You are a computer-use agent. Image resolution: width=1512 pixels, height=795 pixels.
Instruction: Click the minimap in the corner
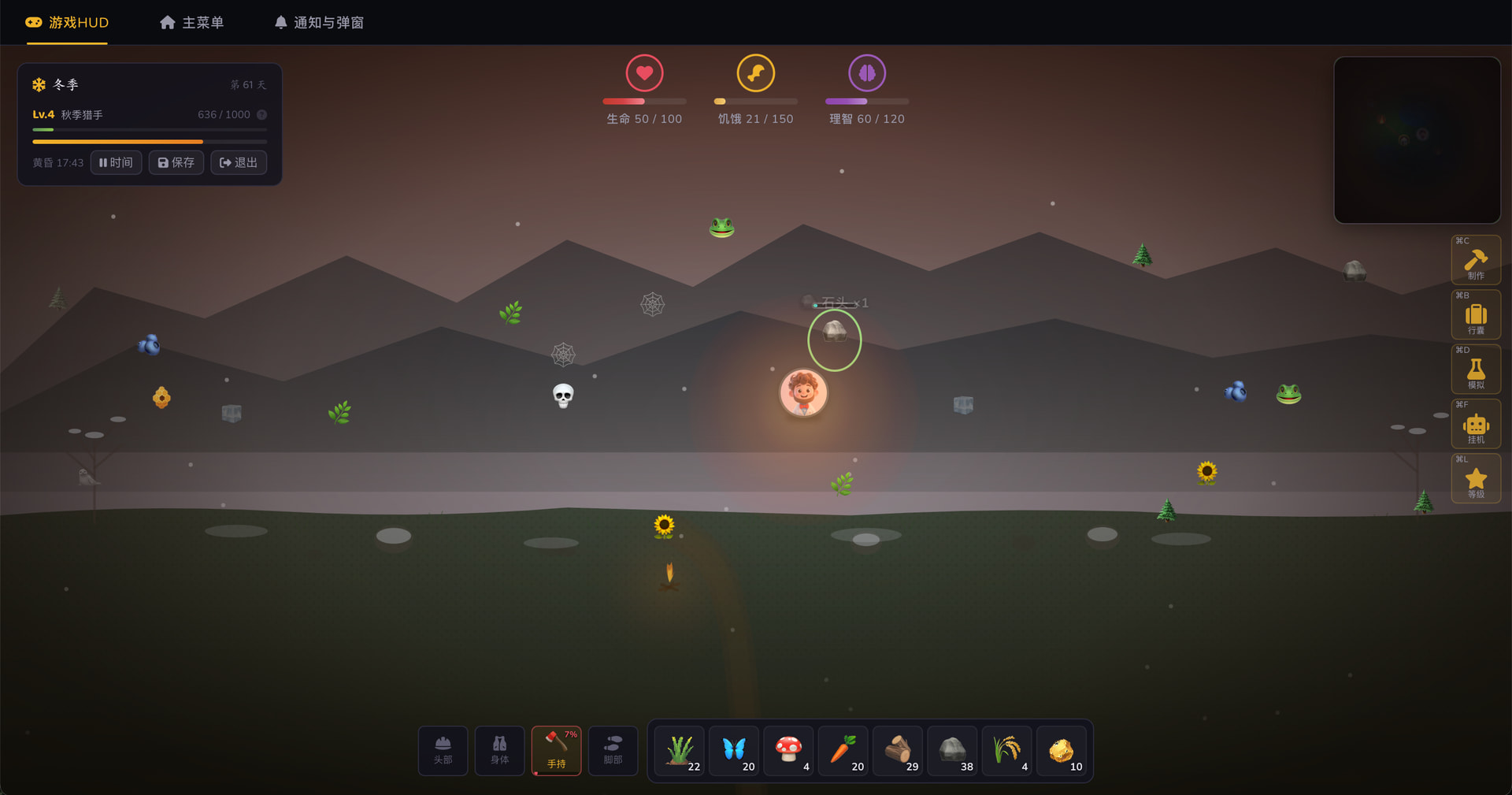tap(1417, 140)
